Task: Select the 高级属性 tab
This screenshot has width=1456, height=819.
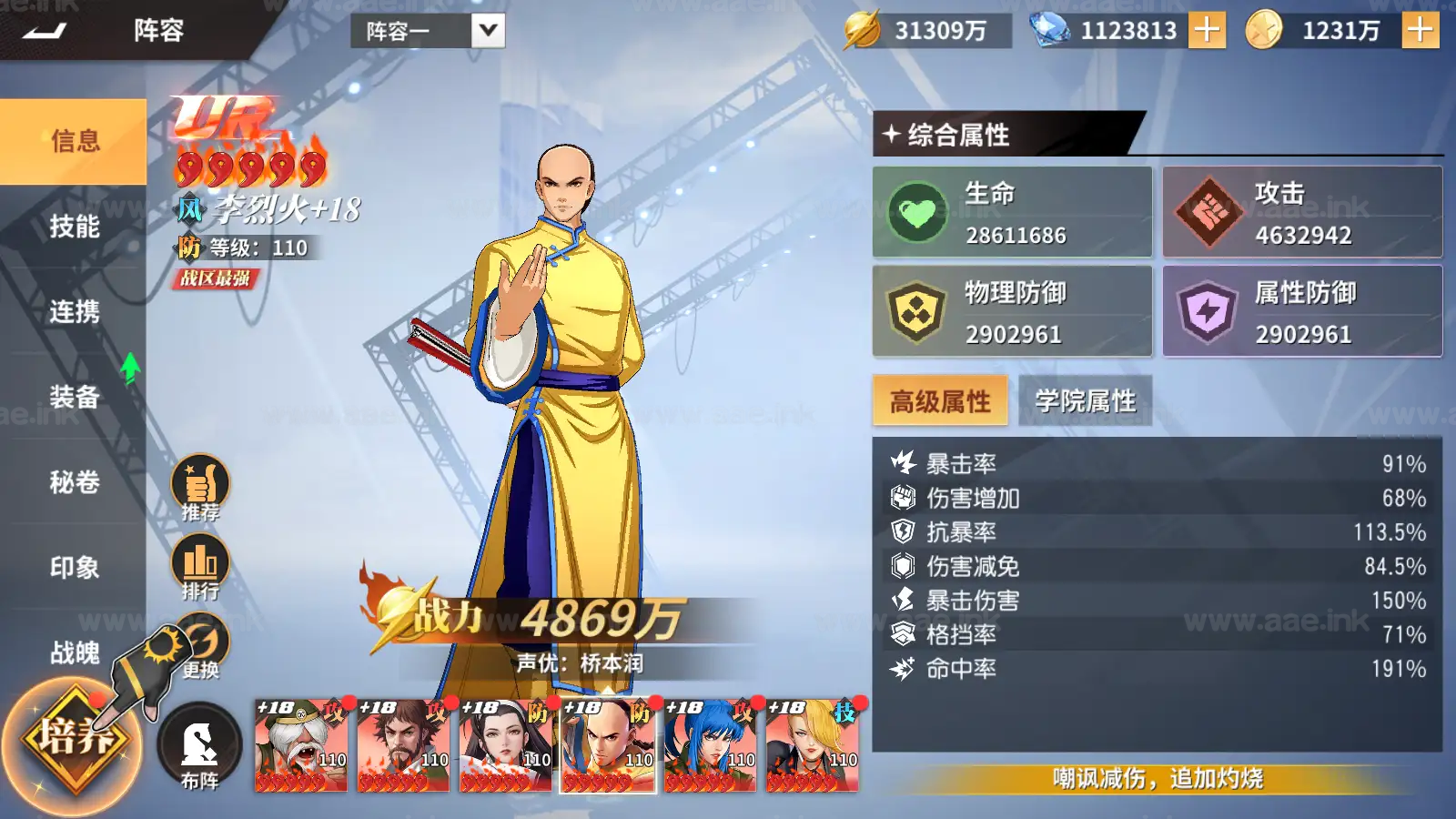Action: coord(939,399)
